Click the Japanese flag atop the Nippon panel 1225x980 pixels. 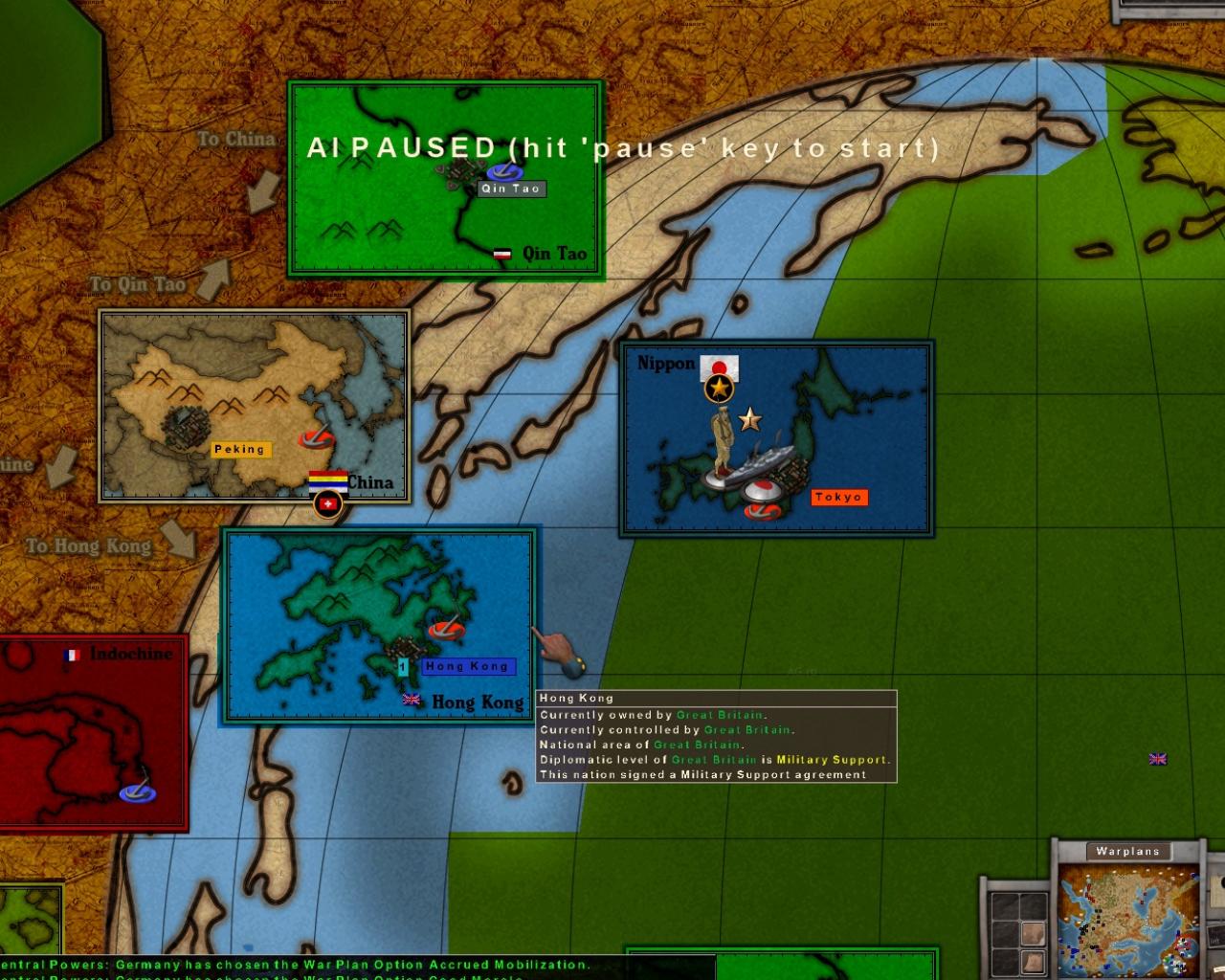[x=717, y=367]
